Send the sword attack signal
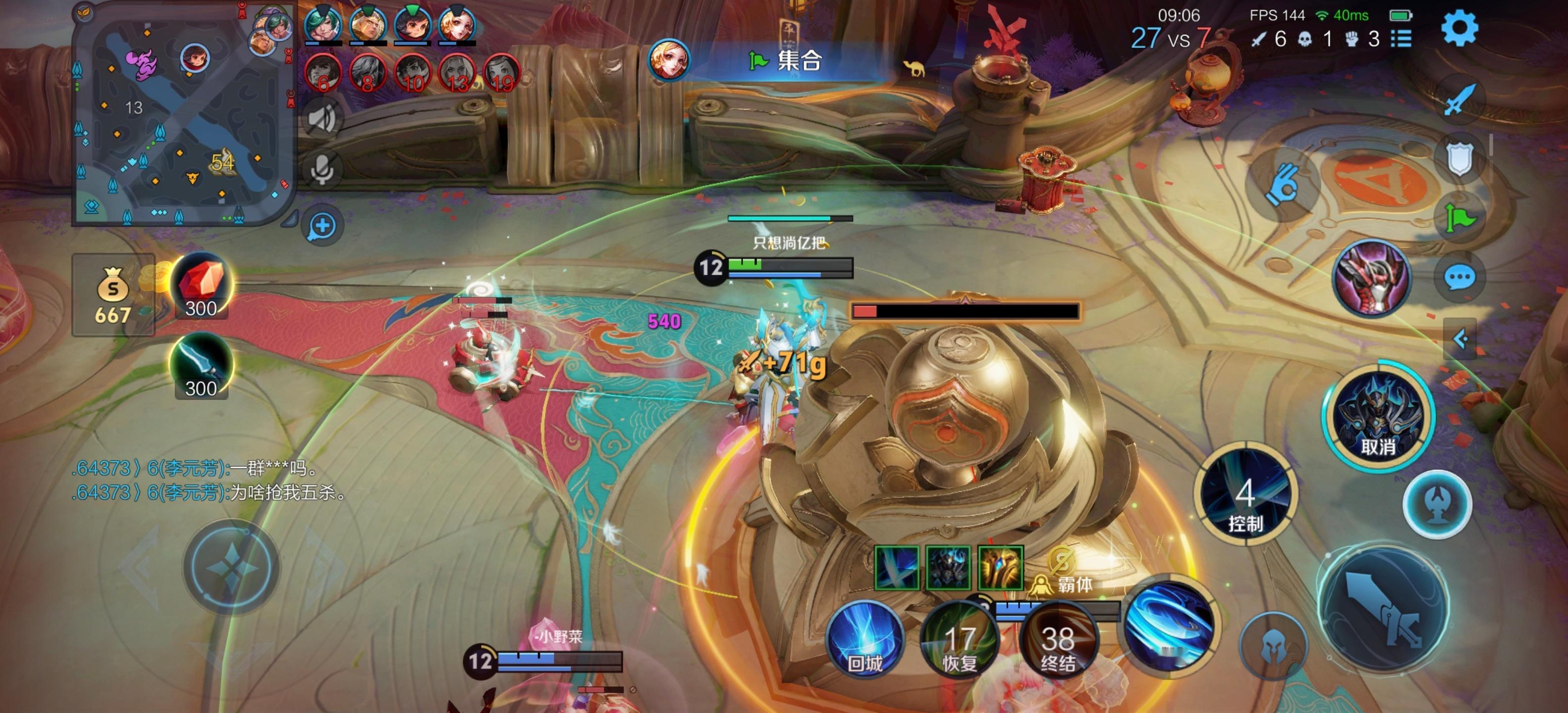Viewport: 1568px width, 713px height. click(1459, 99)
